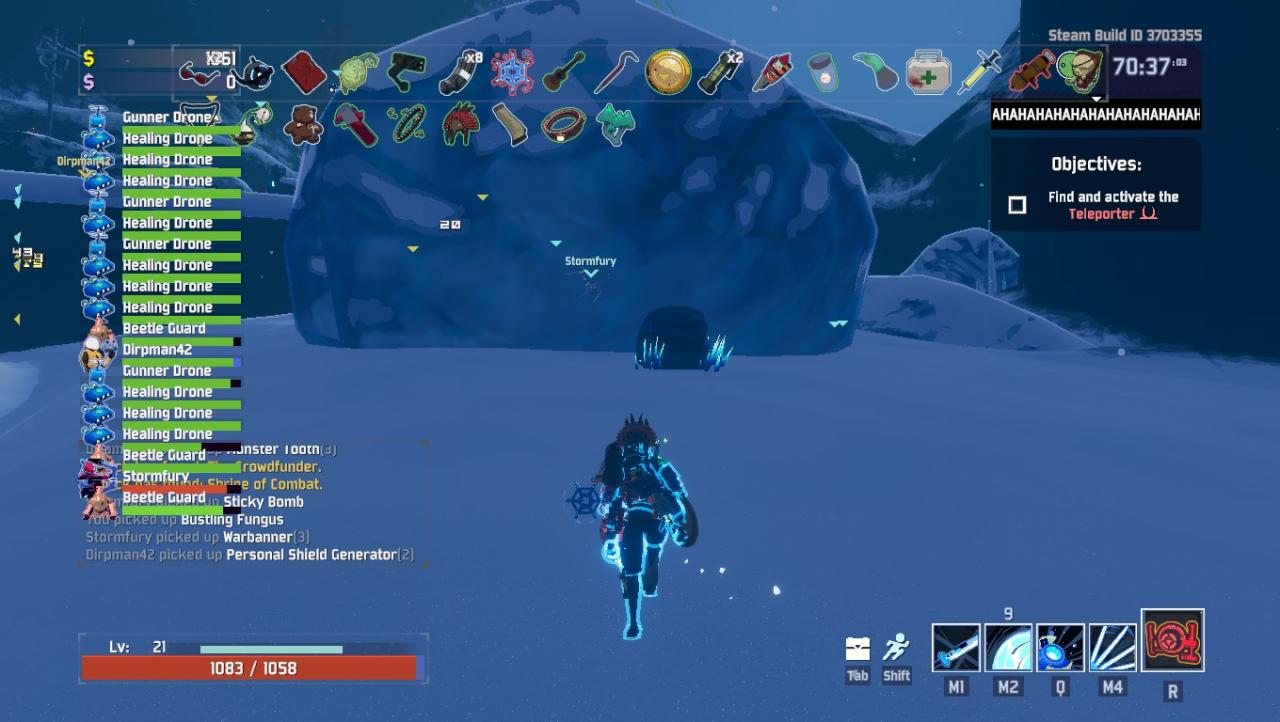Click the Crowbar item icon
The width and height of the screenshot is (1280, 722).
(x=616, y=73)
